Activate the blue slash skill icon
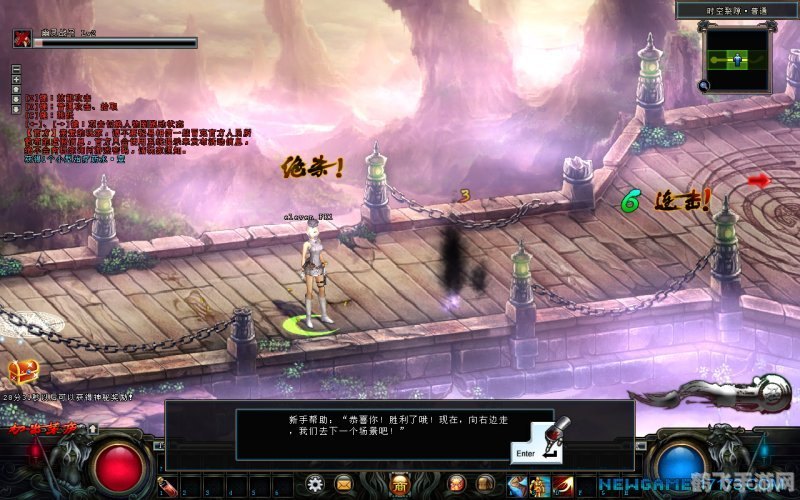The image size is (800, 500). [x=518, y=486]
